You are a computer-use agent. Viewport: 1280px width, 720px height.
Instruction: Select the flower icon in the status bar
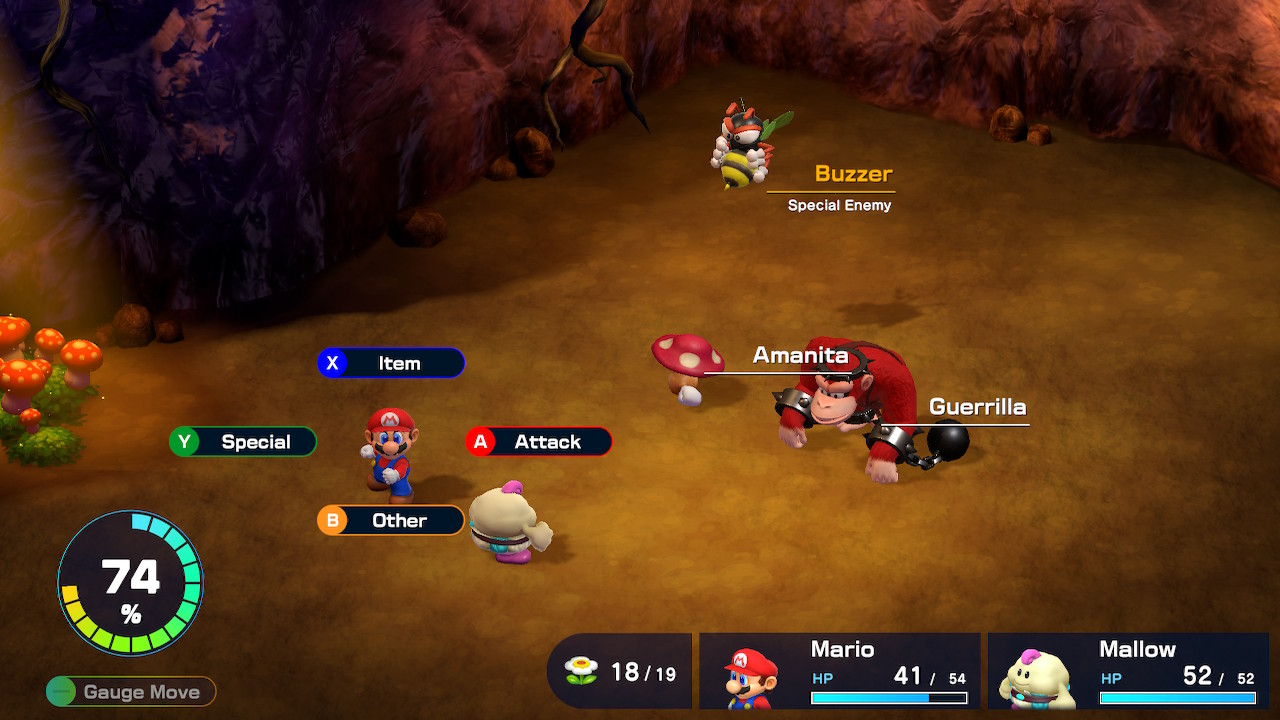click(x=581, y=670)
